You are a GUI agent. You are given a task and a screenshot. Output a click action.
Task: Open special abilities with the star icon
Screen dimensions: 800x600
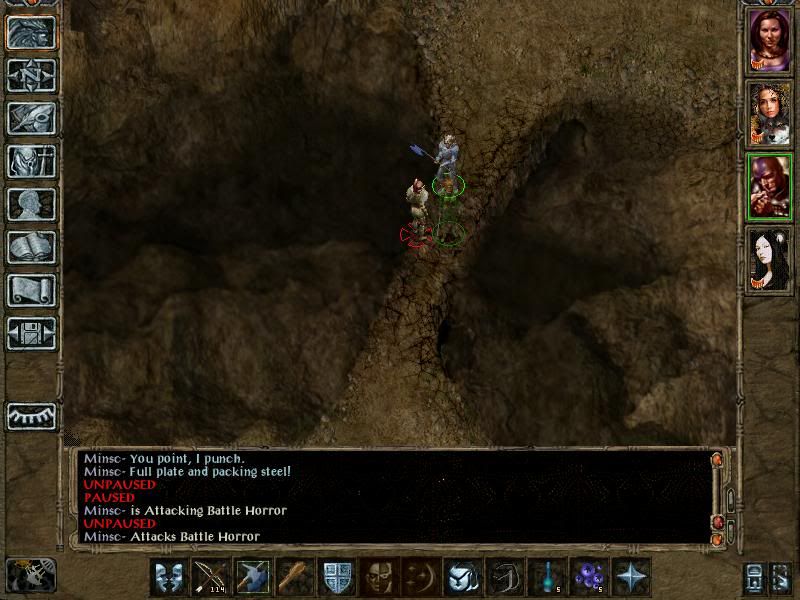pyautogui.click(x=631, y=577)
